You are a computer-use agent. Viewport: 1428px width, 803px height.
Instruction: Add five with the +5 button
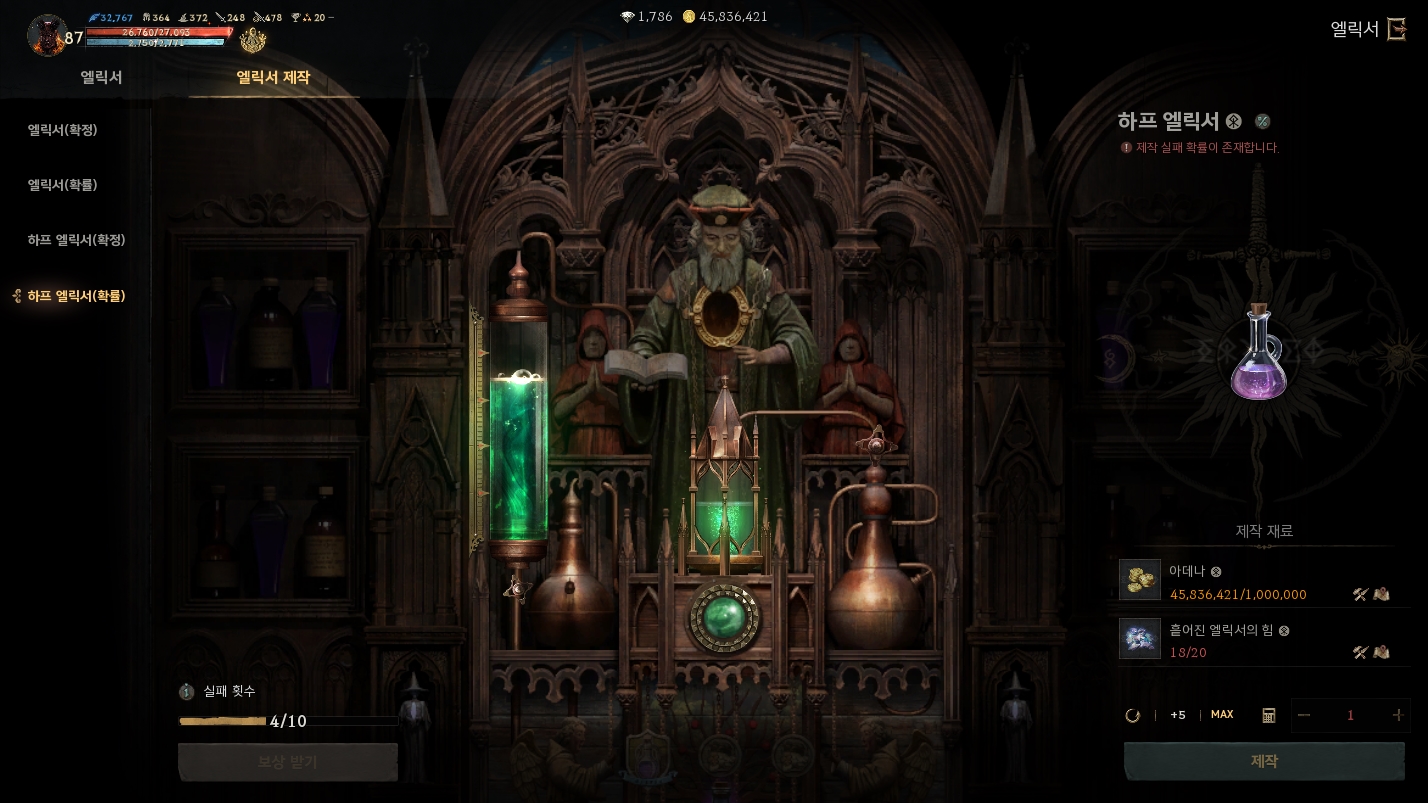coord(1178,715)
